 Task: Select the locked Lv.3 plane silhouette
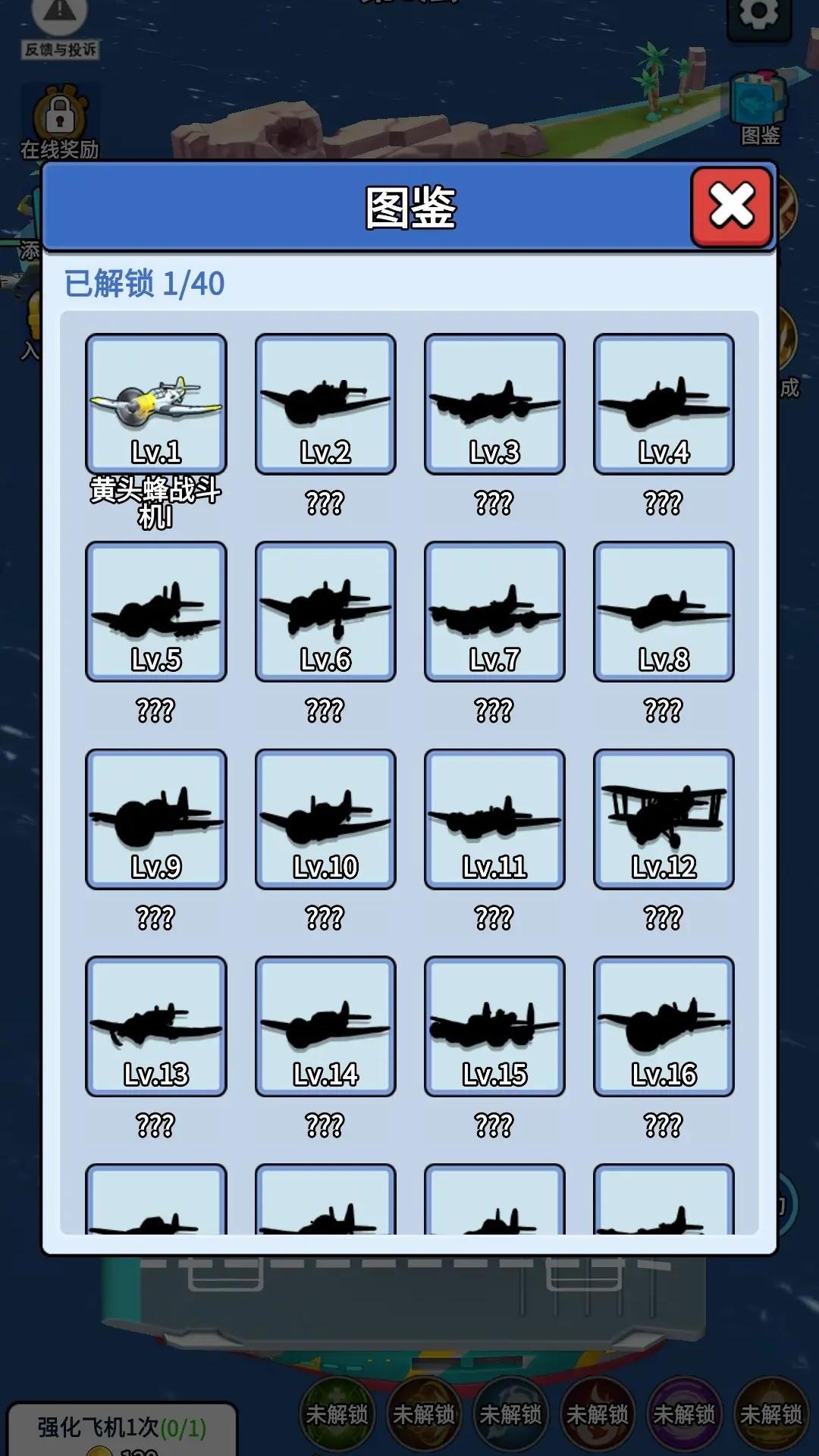pyautogui.click(x=494, y=404)
